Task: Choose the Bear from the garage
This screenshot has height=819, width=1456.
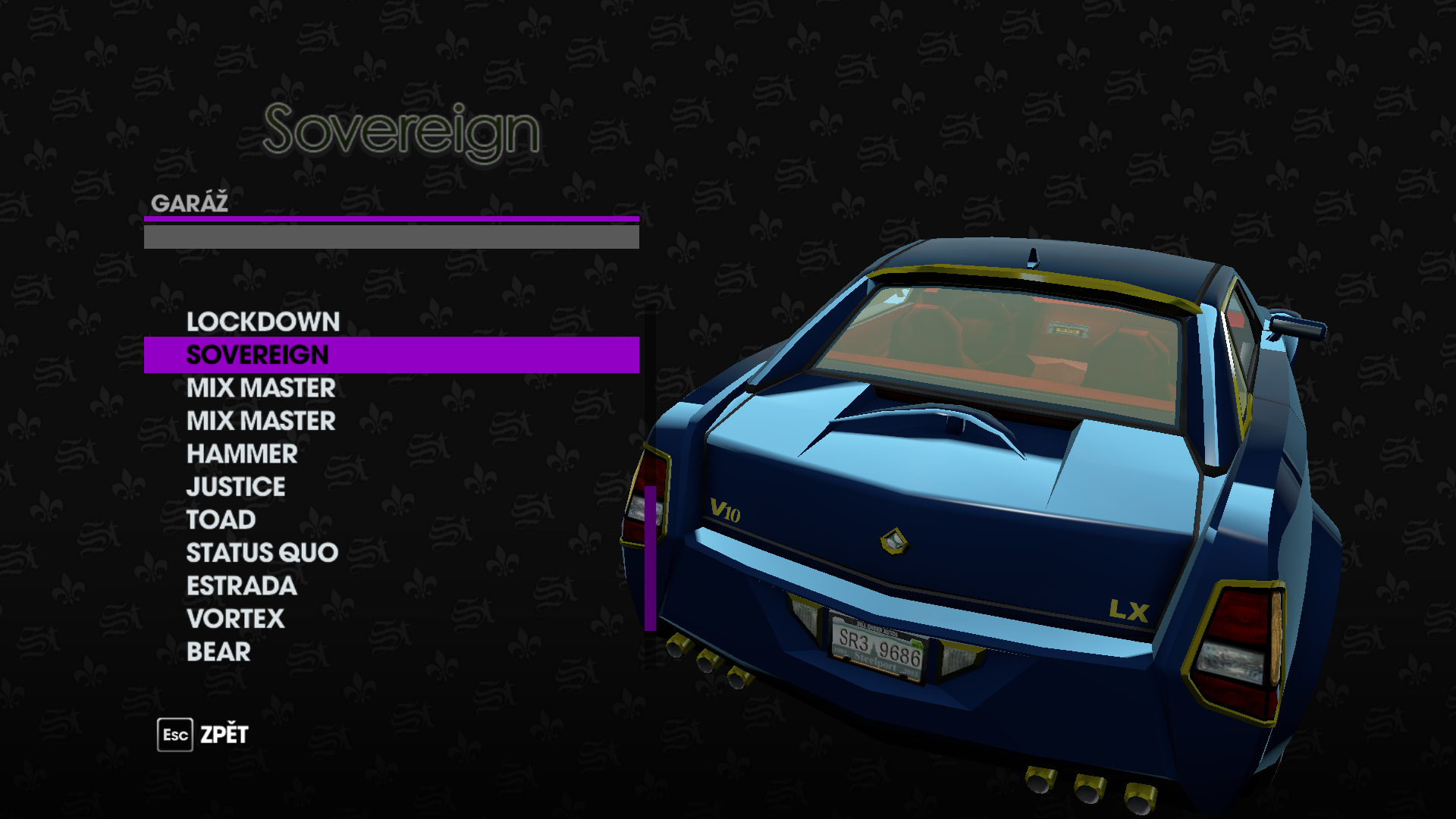Action: (218, 651)
